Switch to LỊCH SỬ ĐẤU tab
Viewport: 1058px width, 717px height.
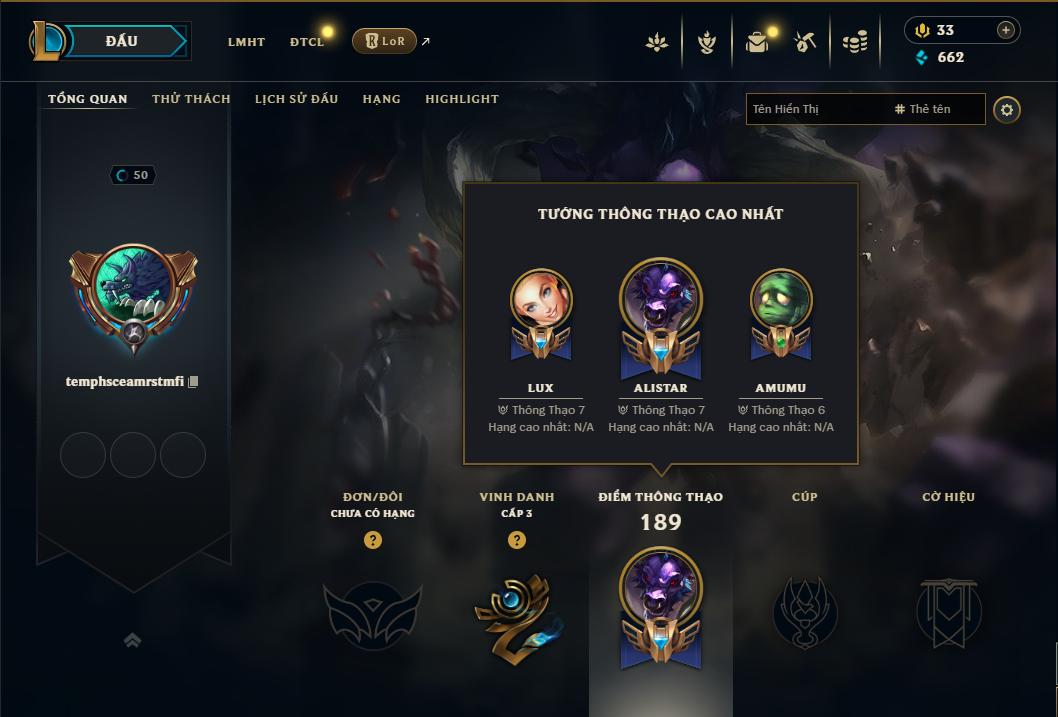click(x=296, y=99)
